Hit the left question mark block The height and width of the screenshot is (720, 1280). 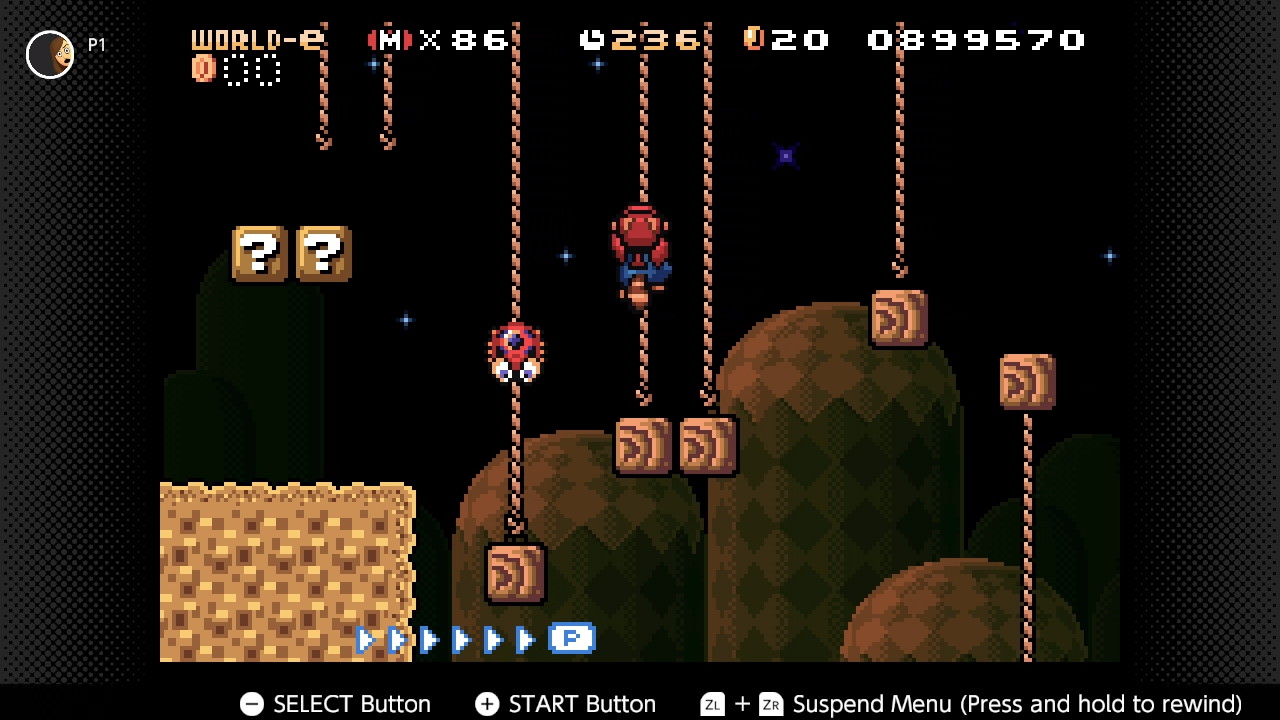pos(260,253)
